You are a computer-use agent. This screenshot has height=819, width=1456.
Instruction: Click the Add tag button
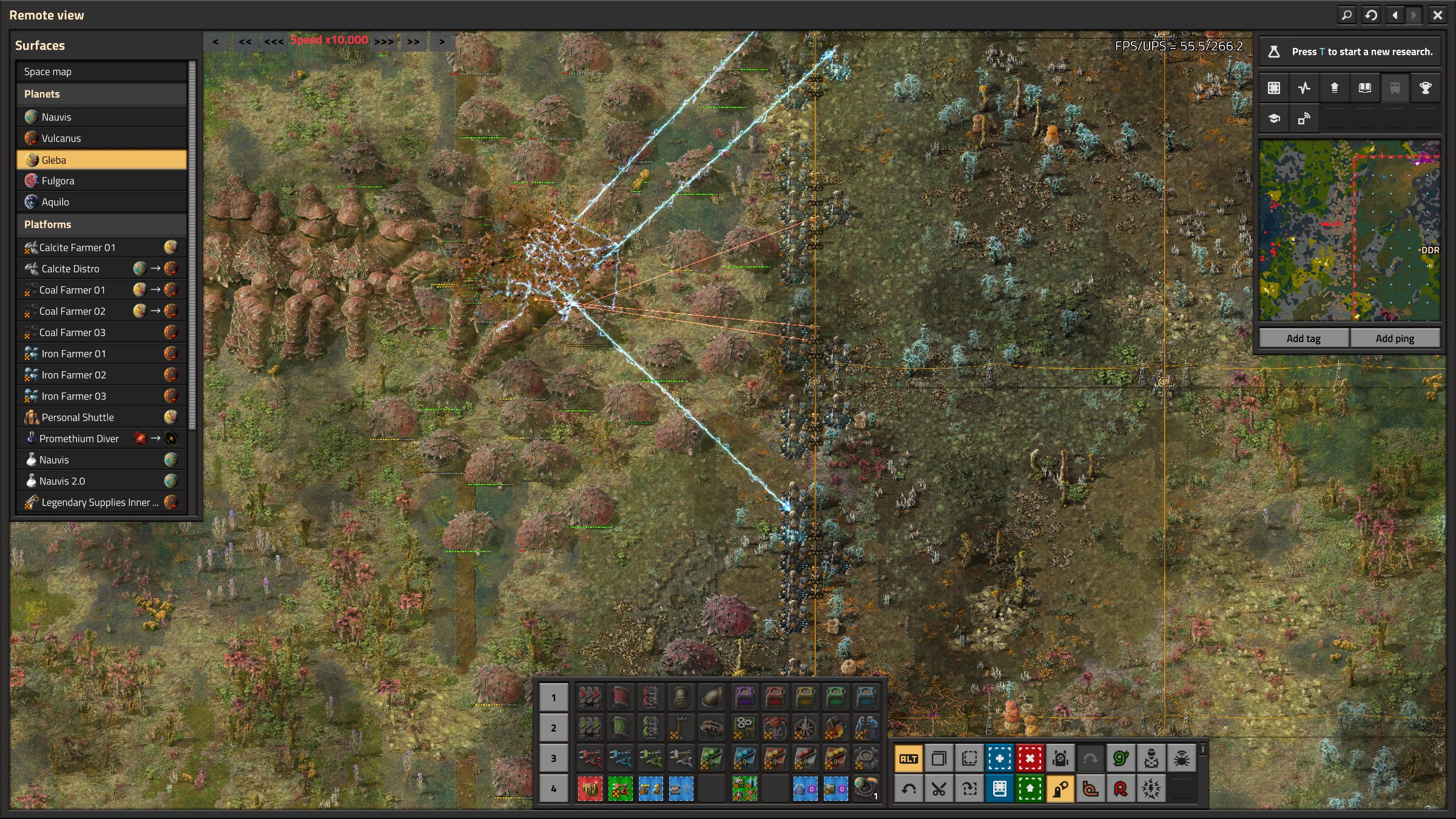1304,339
